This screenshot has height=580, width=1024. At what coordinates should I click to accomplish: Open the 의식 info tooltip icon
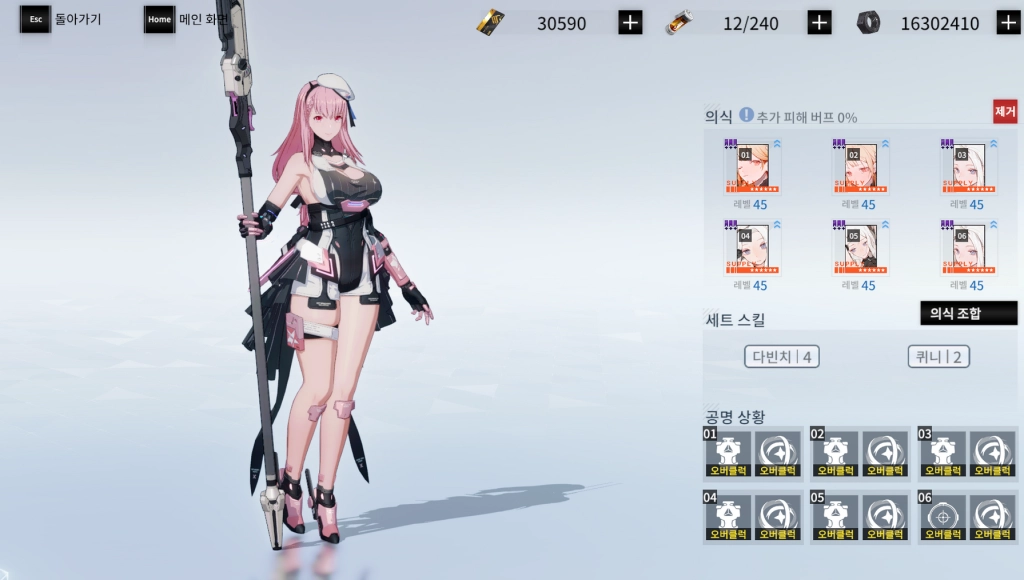[x=746, y=115]
